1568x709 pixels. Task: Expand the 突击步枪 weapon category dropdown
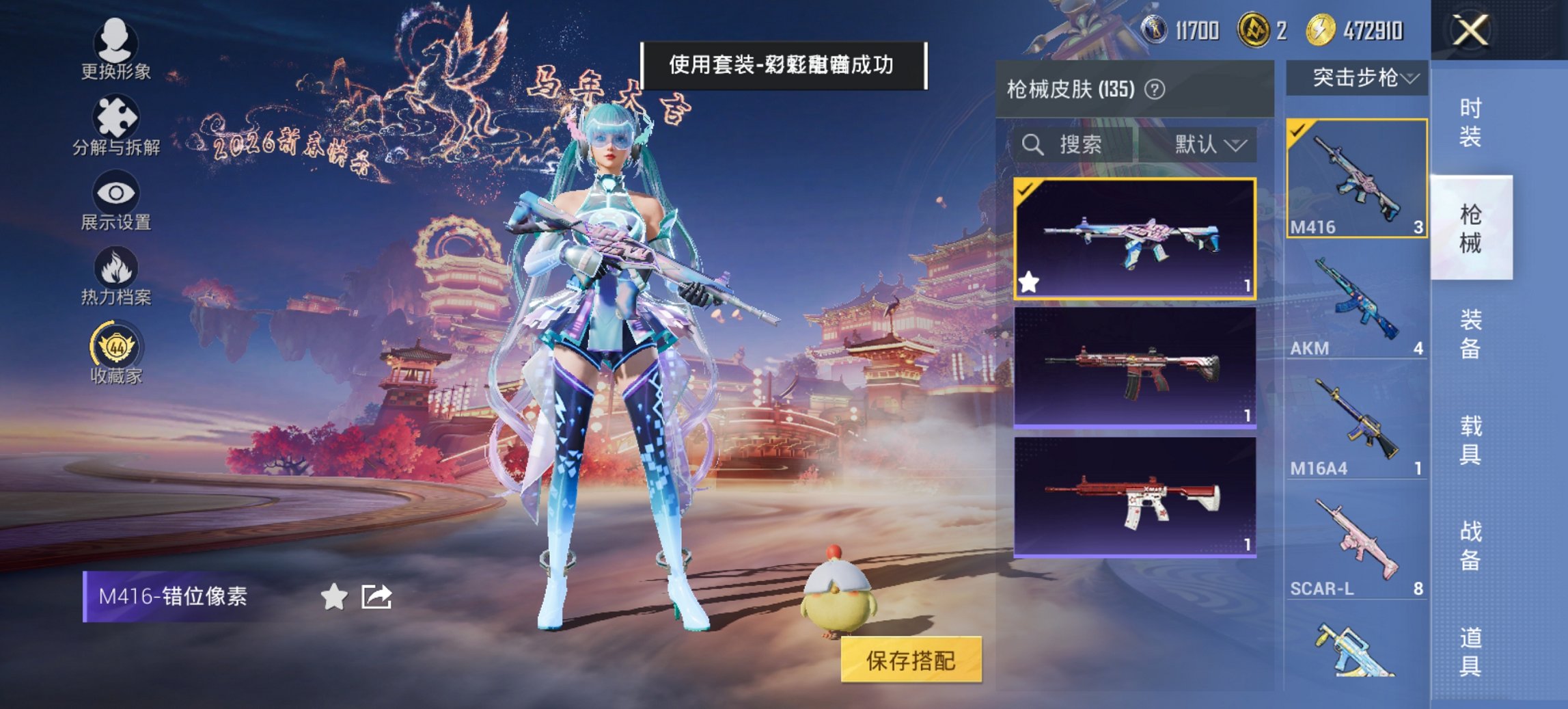[1360, 79]
